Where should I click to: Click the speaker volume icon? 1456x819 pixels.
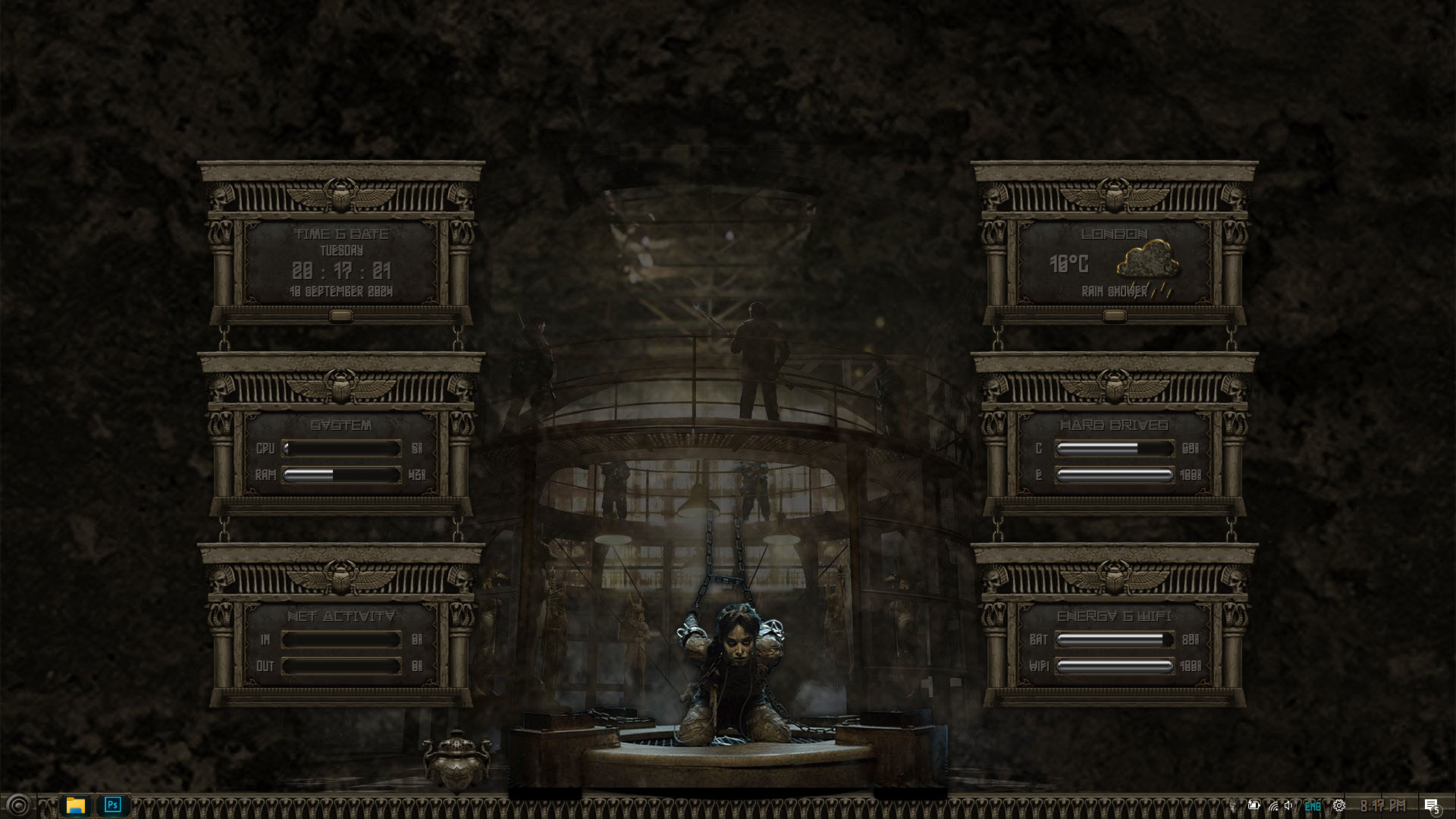tap(1289, 805)
